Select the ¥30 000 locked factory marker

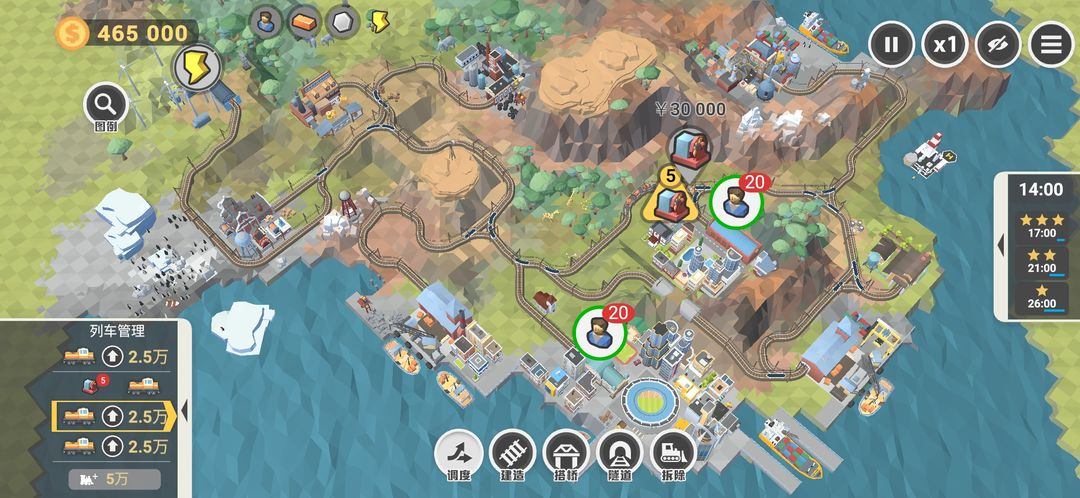click(x=686, y=147)
